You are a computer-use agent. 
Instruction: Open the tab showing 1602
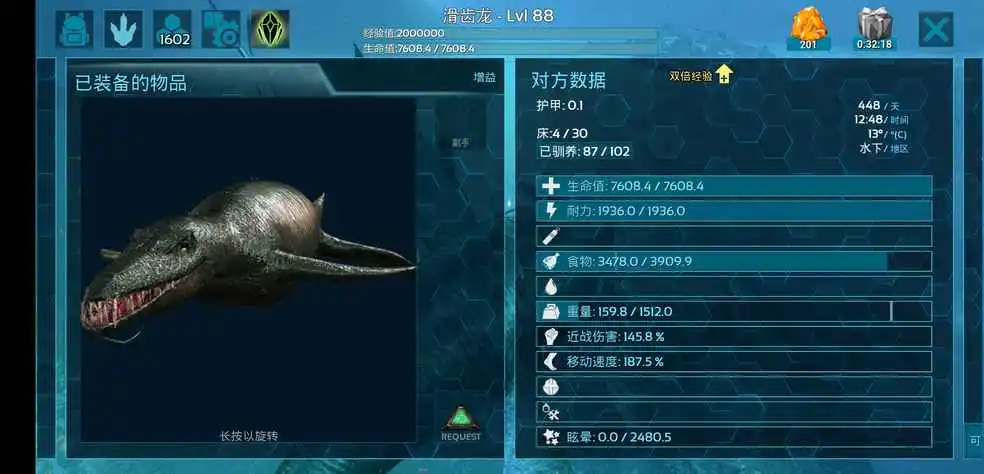pos(172,29)
